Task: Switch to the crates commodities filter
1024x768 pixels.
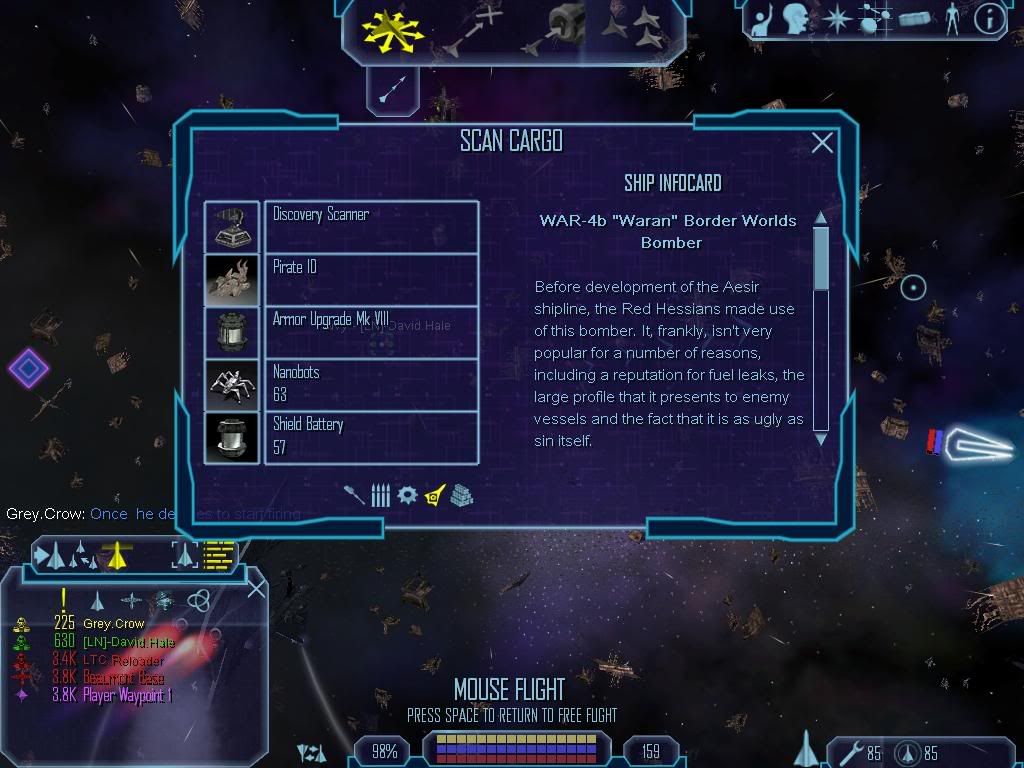Action: pyautogui.click(x=461, y=495)
